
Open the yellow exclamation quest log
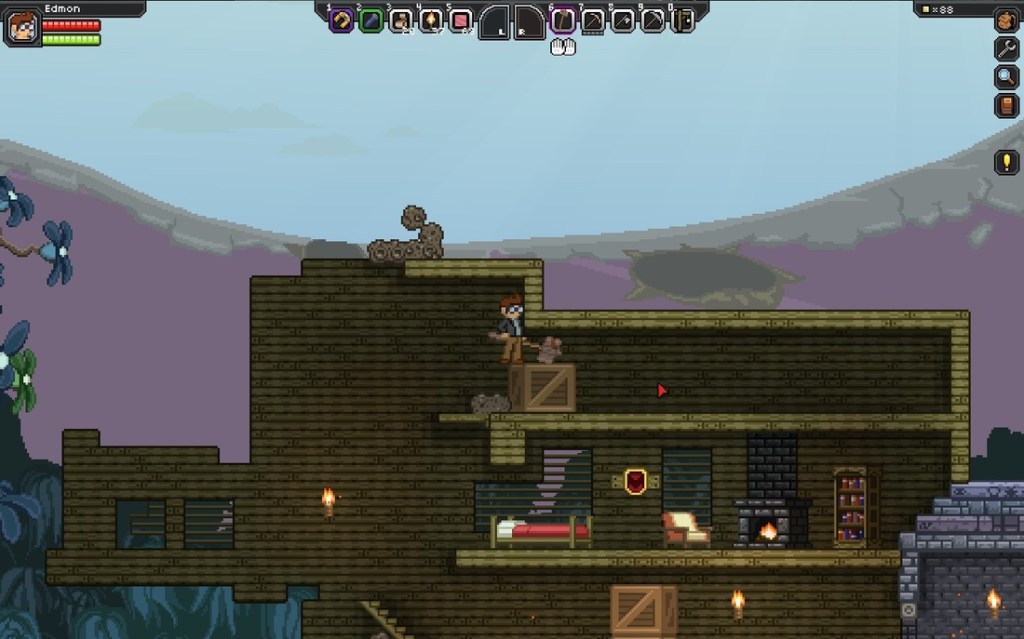[x=1006, y=162]
